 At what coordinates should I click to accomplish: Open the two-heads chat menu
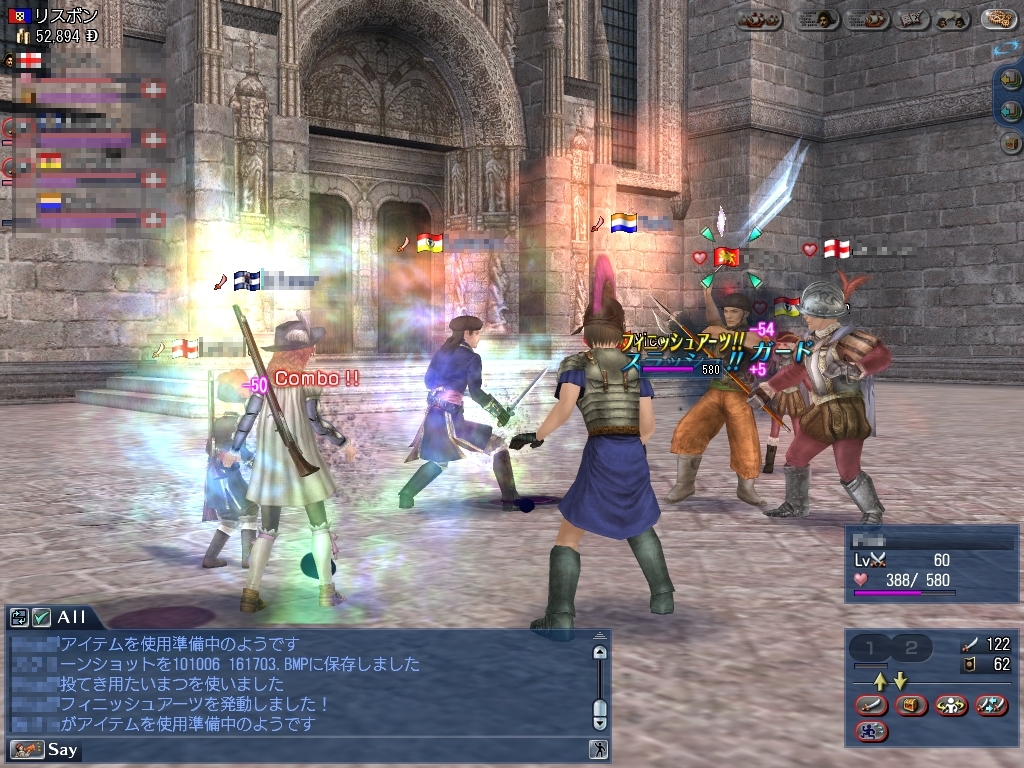click(953, 19)
